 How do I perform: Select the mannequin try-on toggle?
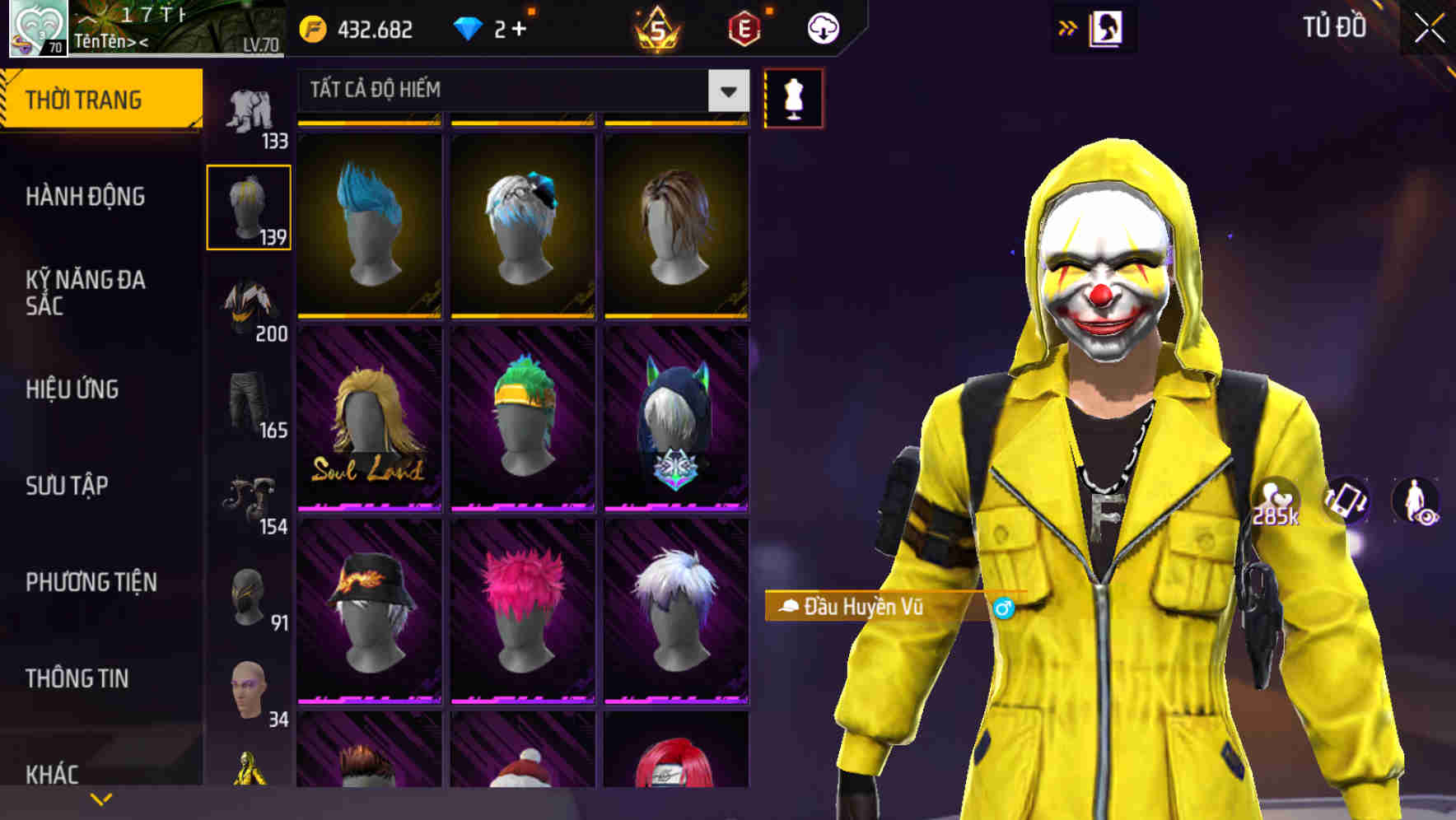click(792, 97)
